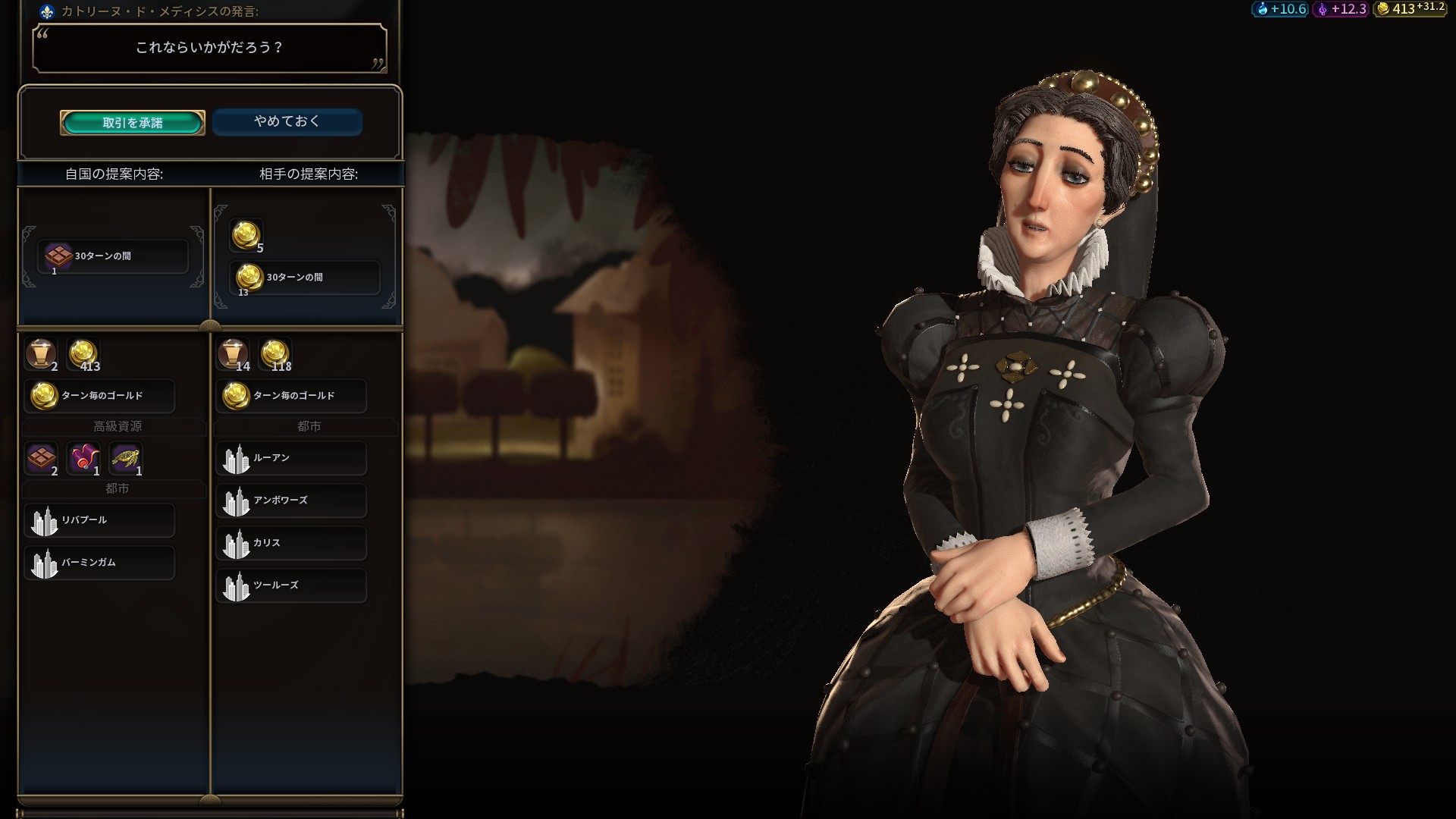Request the city ルーアン
Screen dimensions: 1456x819
(291, 459)
